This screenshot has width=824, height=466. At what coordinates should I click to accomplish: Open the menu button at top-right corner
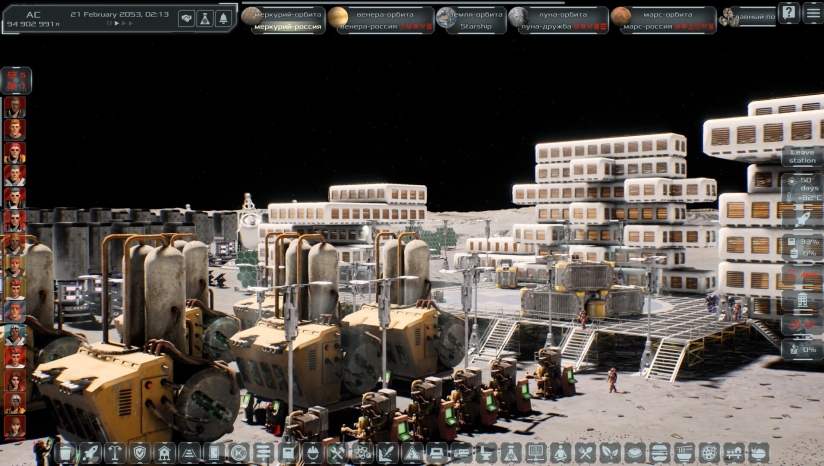(x=814, y=13)
